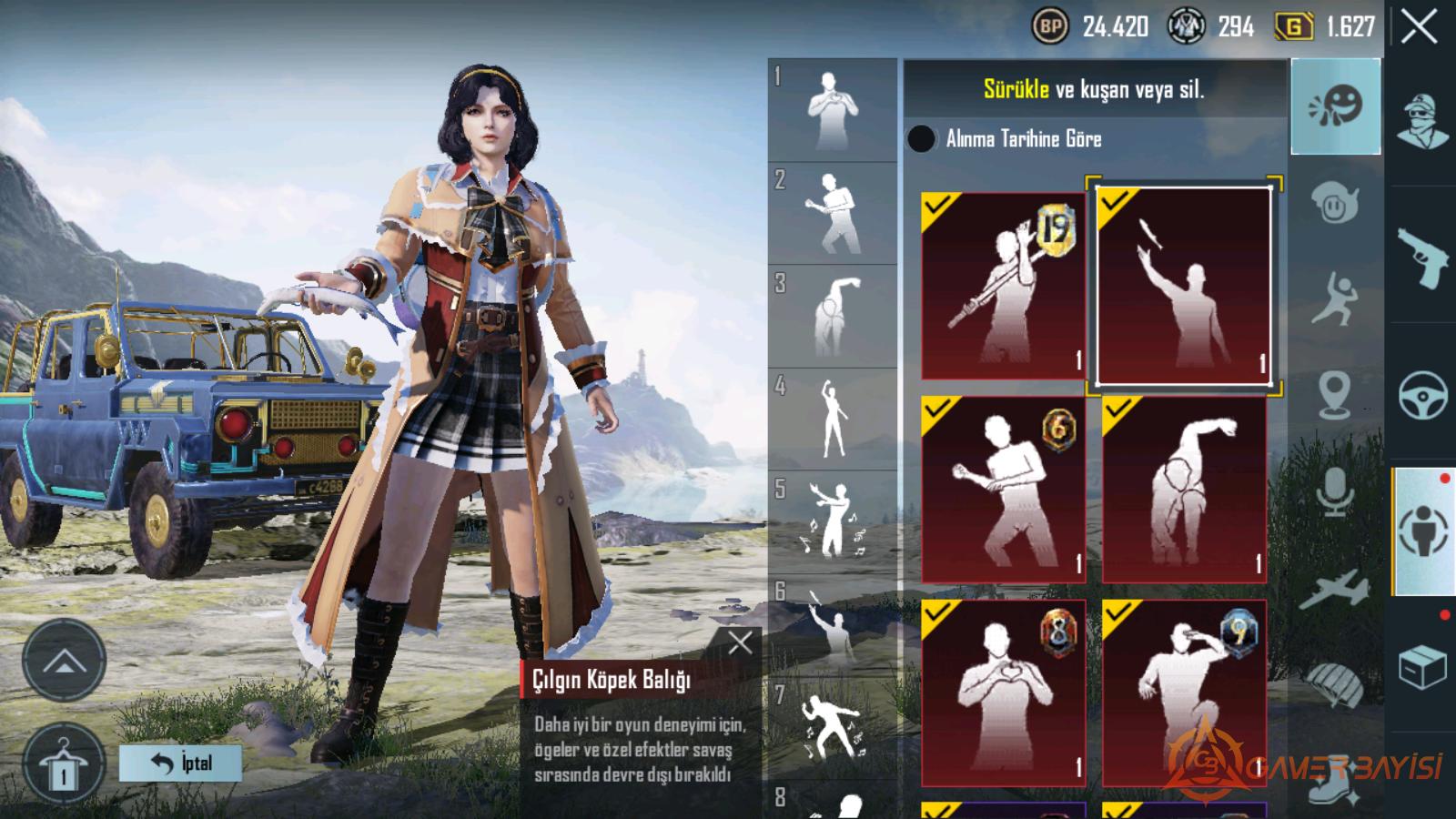Click the İptal cancel button
Image resolution: width=1456 pixels, height=819 pixels.
tap(180, 763)
